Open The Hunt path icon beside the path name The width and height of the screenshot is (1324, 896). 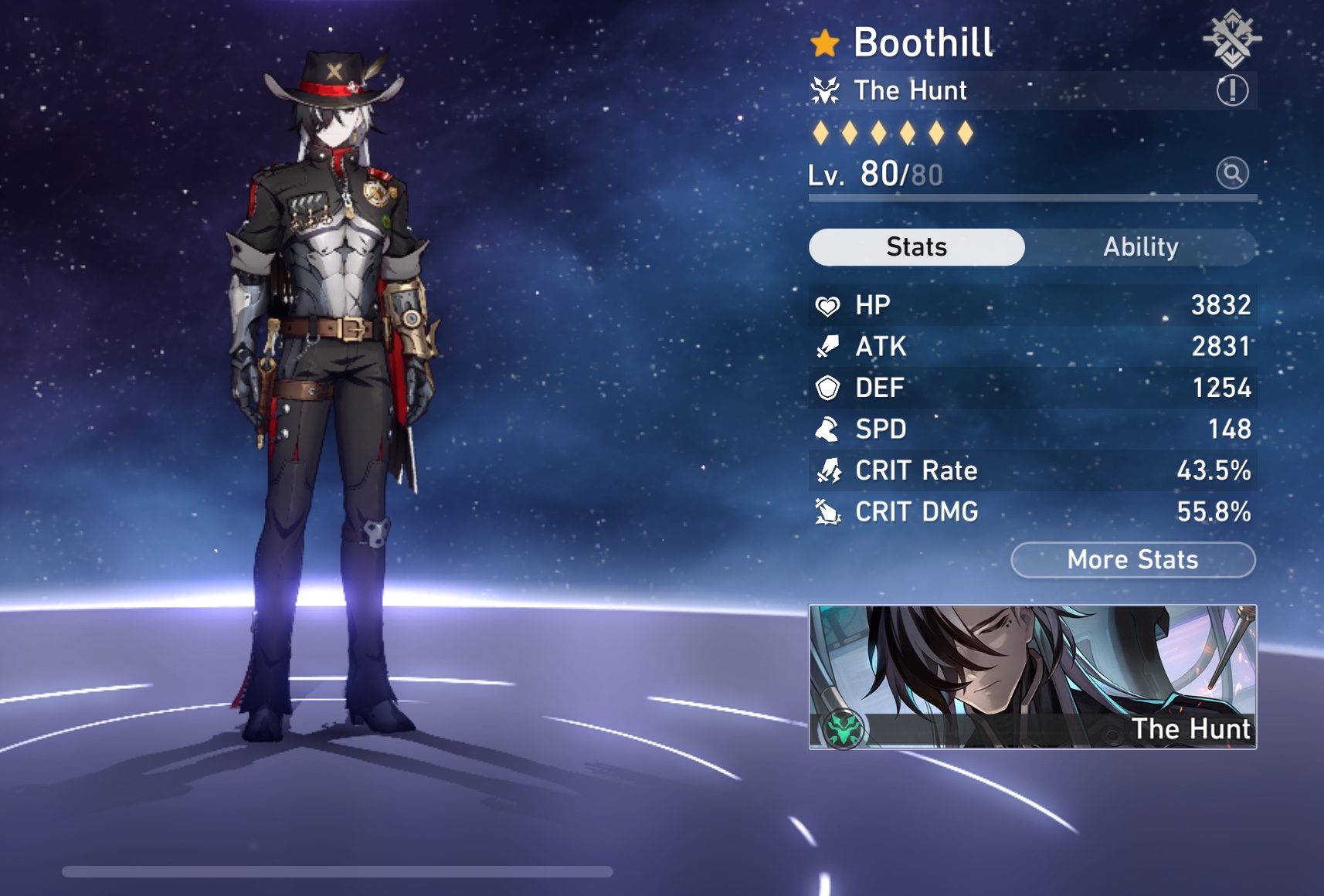[x=825, y=90]
